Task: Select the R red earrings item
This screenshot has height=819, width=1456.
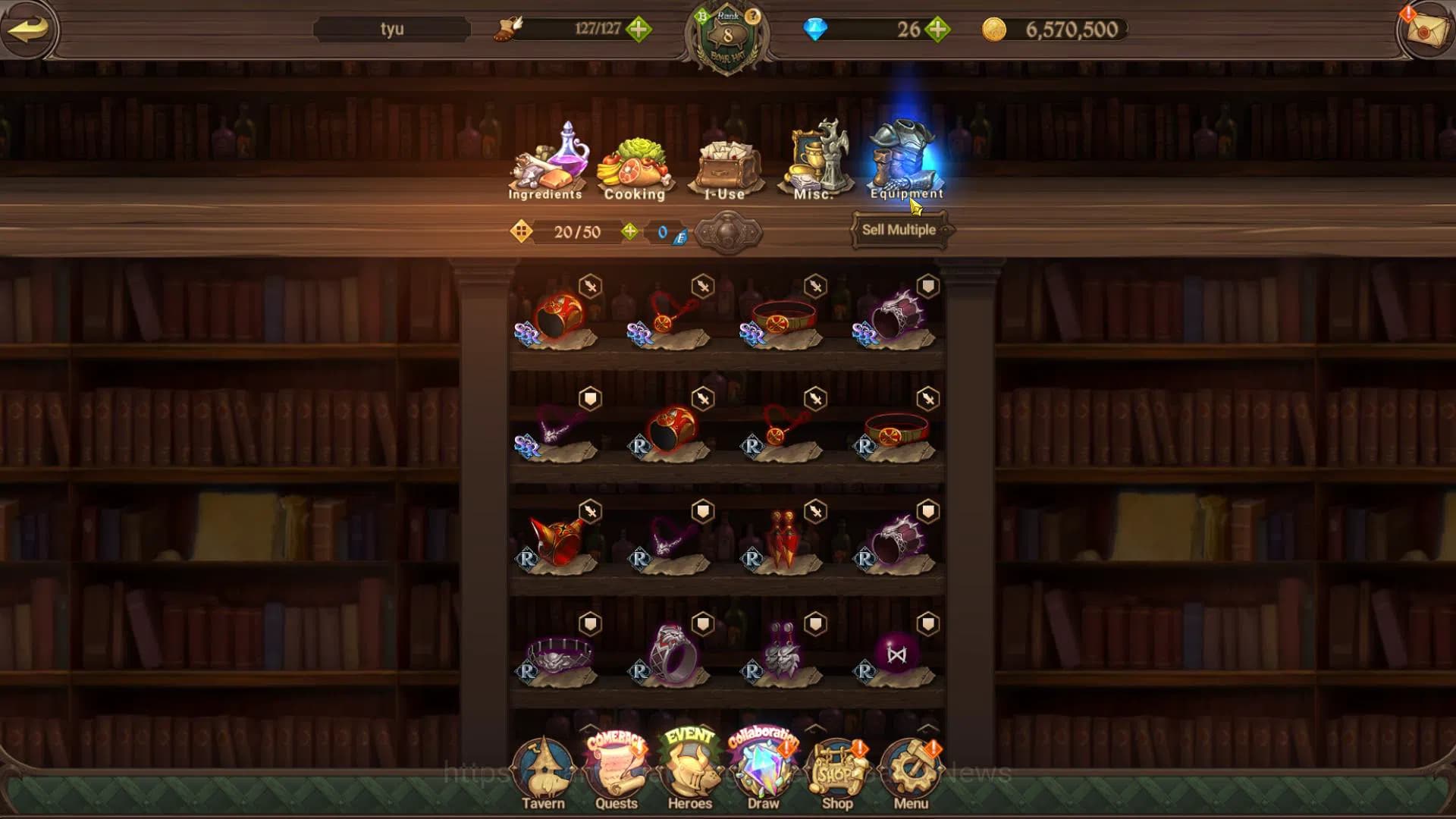Action: [x=783, y=539]
